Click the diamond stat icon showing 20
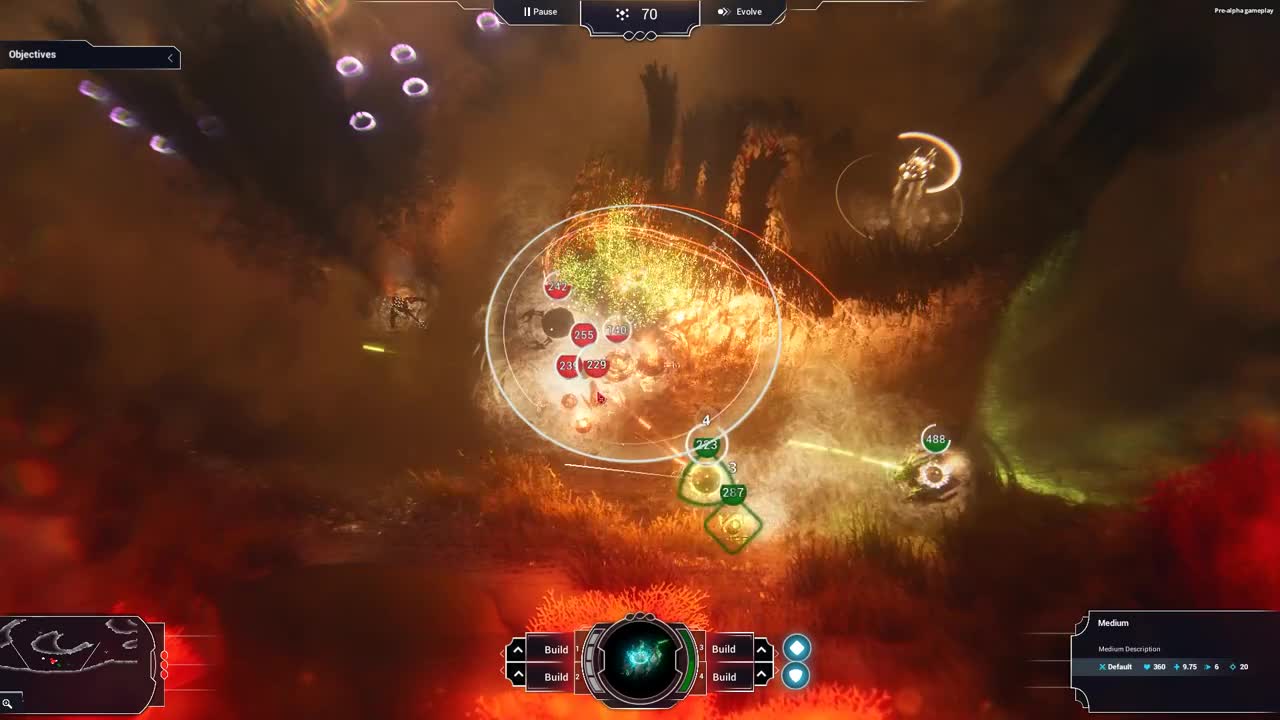Image resolution: width=1280 pixels, height=720 pixels. 1233,666
